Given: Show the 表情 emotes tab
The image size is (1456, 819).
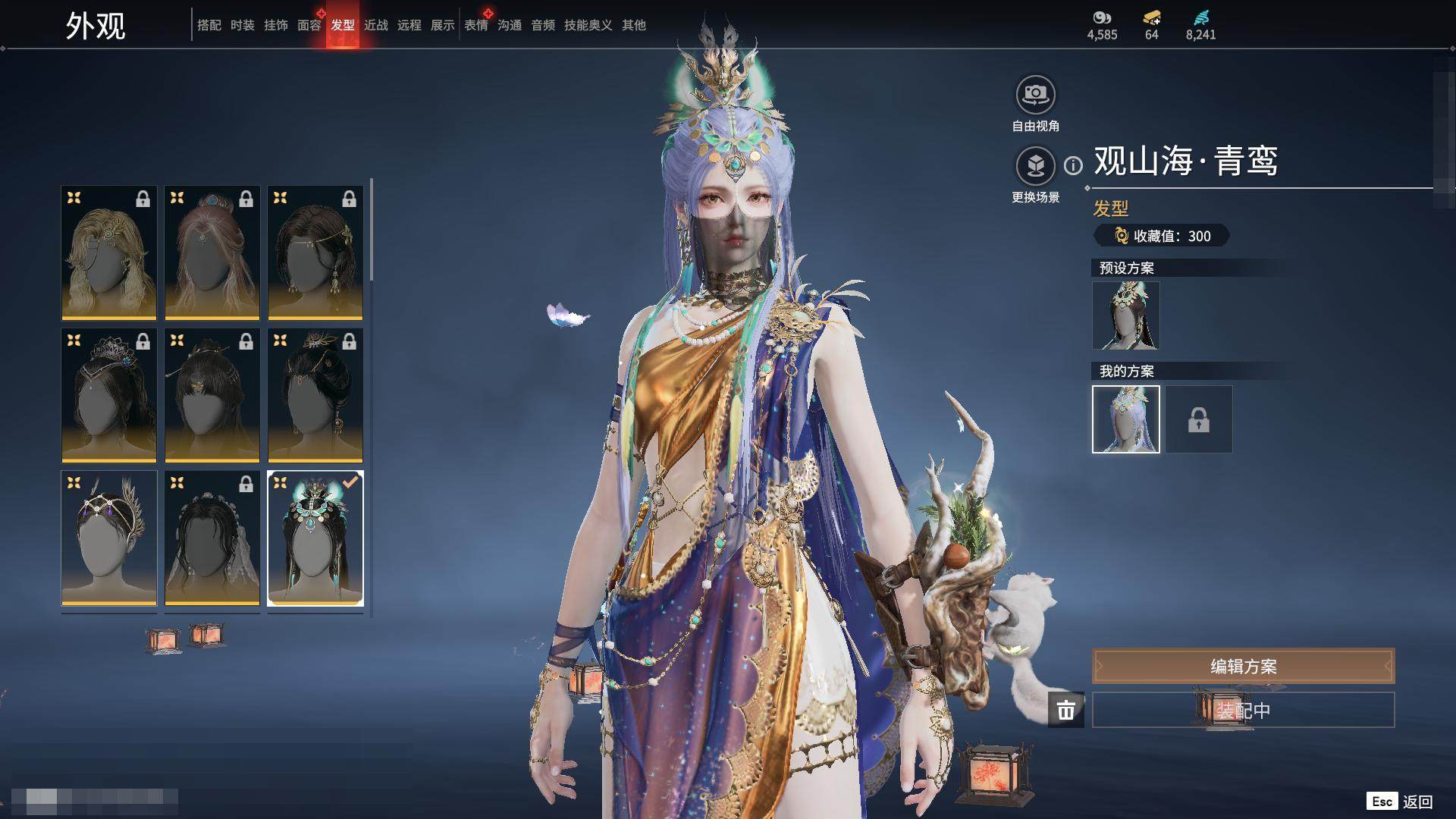Looking at the screenshot, I should tap(476, 25).
